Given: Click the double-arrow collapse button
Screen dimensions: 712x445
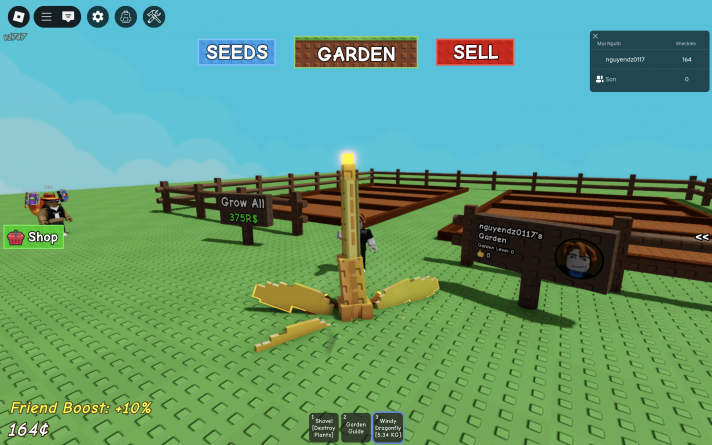Looking at the screenshot, I should point(702,237).
